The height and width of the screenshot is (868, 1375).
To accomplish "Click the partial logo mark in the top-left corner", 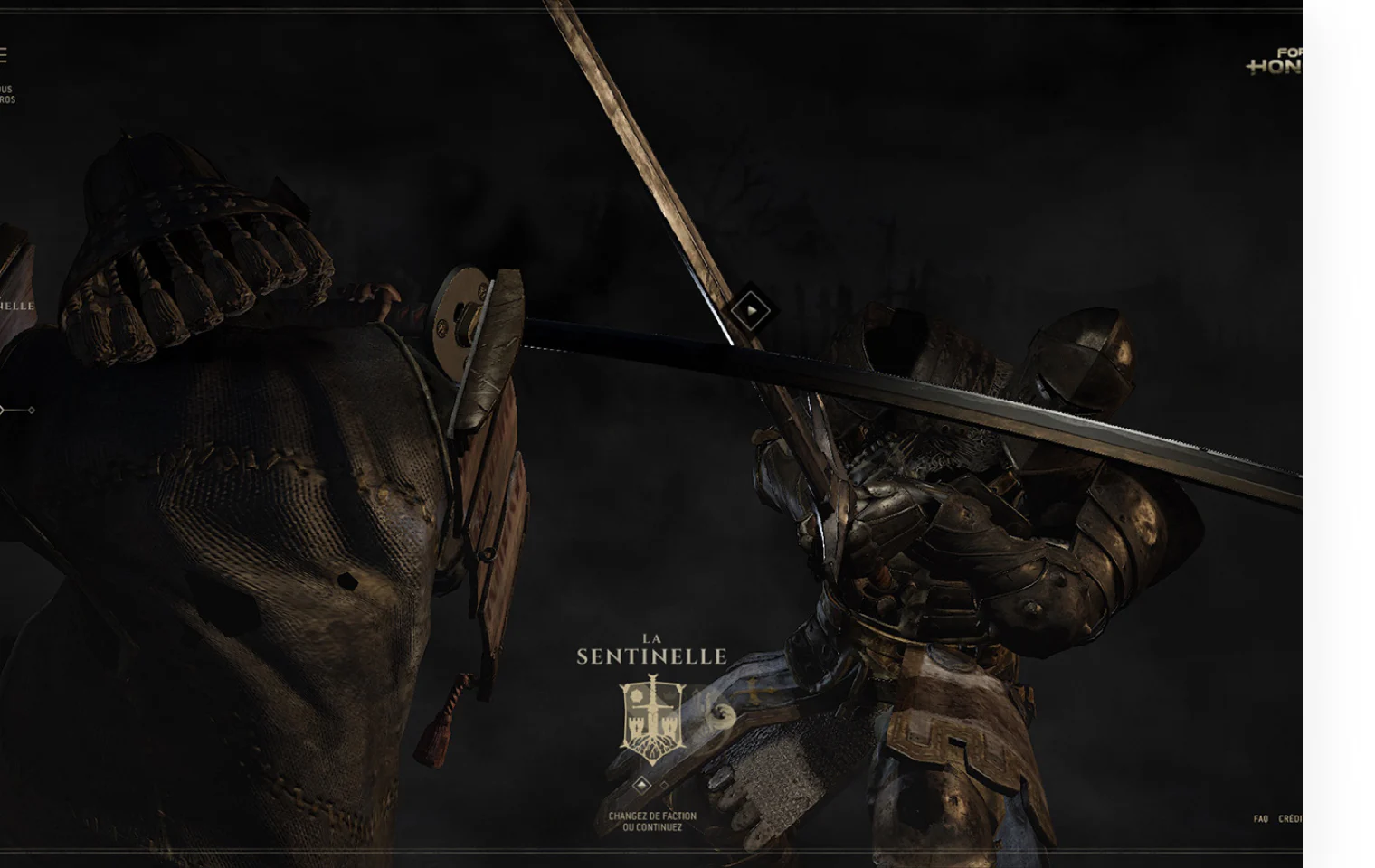I will (x=4, y=52).
